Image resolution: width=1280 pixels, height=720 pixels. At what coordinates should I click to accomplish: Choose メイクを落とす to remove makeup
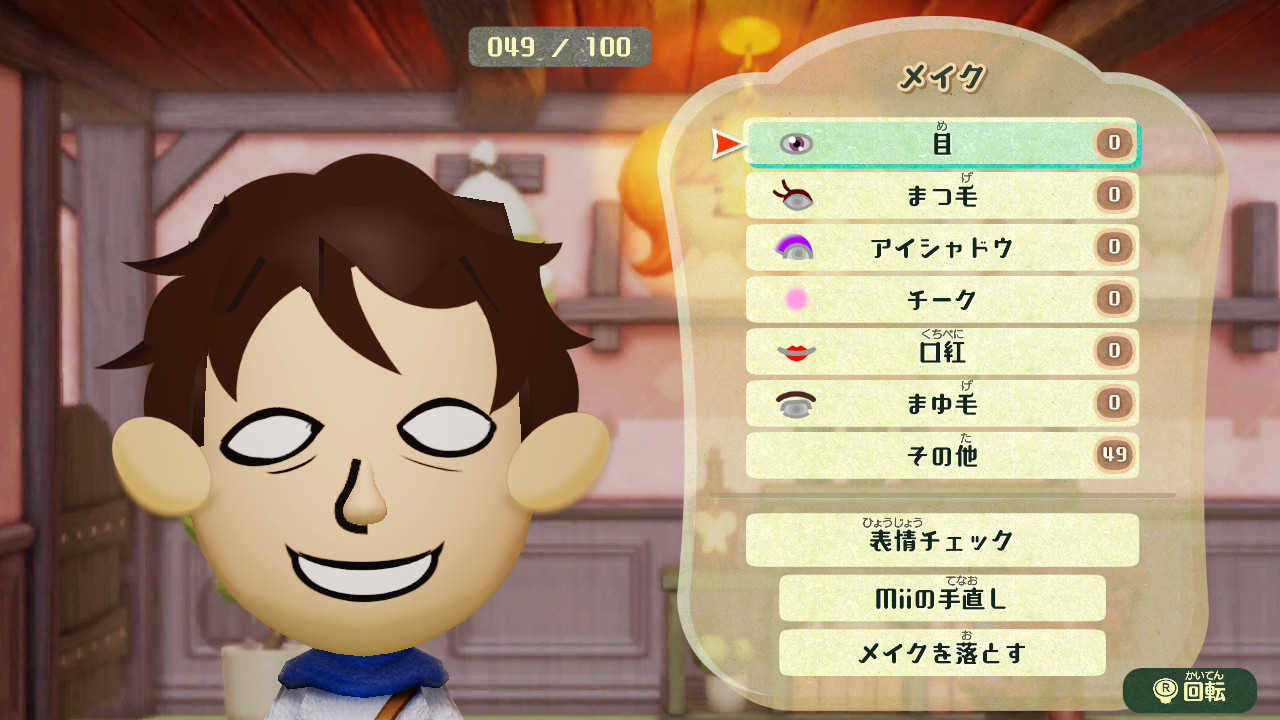[x=941, y=653]
